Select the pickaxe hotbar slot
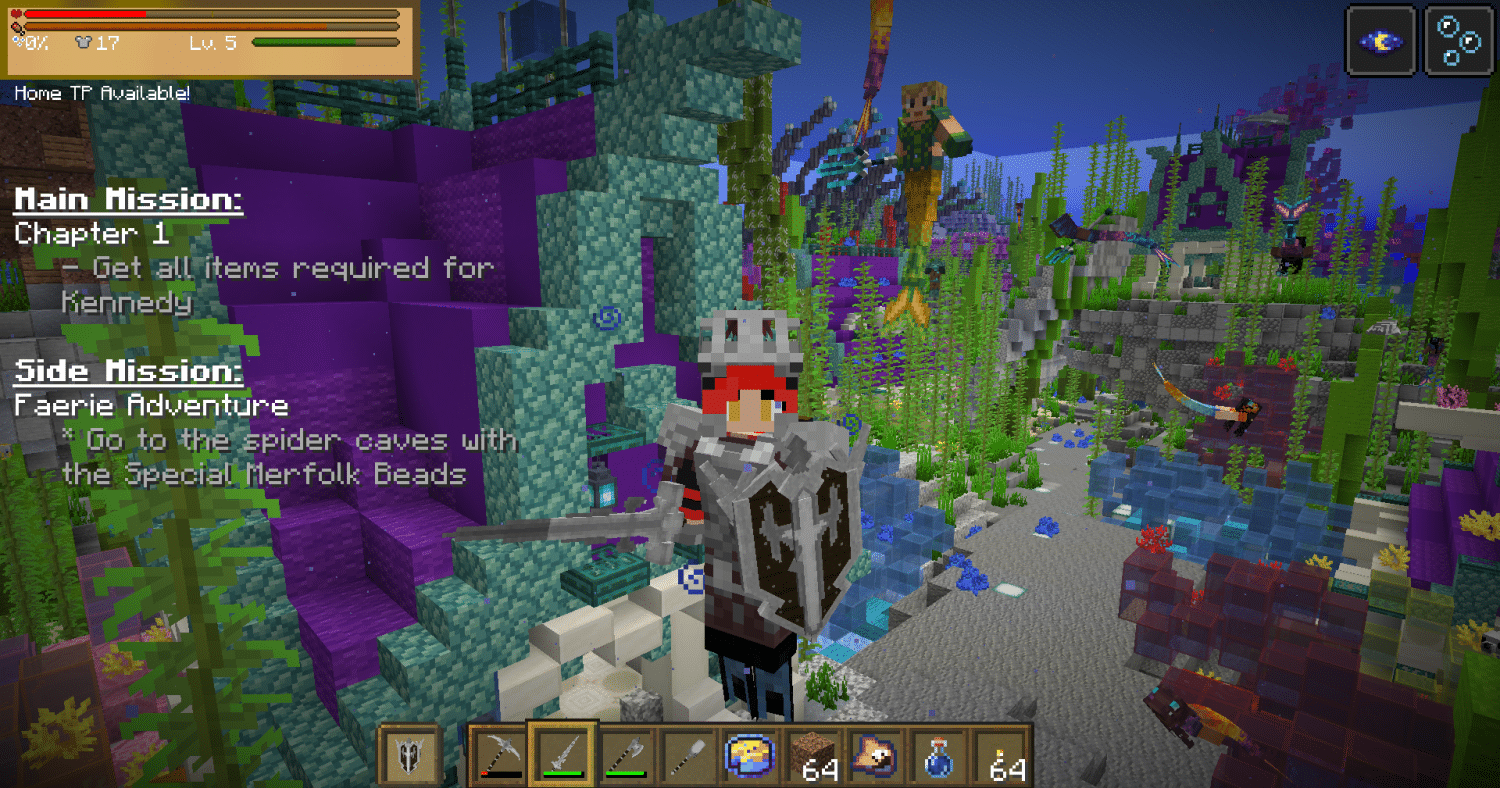 click(x=497, y=755)
